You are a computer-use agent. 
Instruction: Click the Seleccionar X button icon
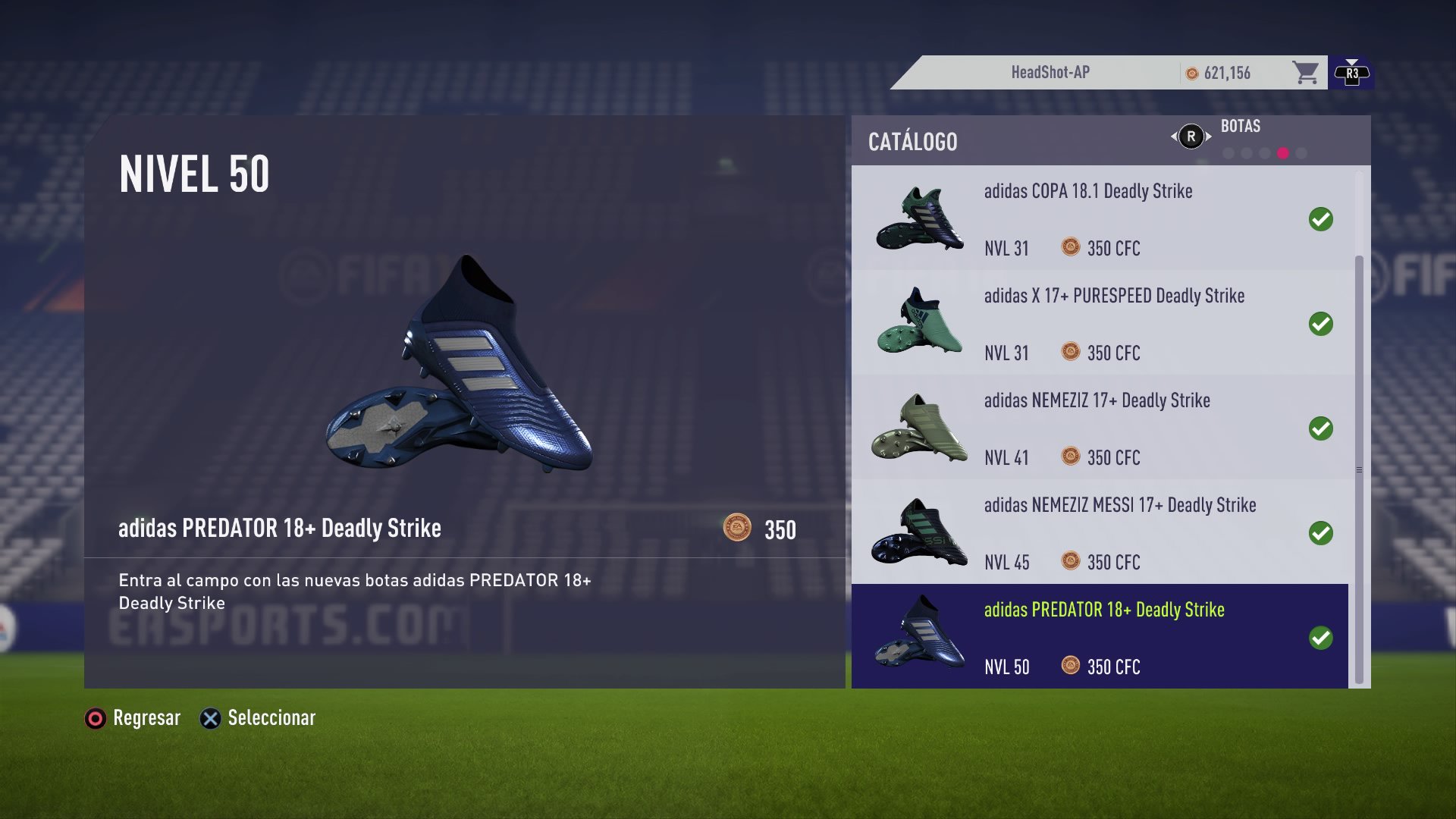pos(209,718)
